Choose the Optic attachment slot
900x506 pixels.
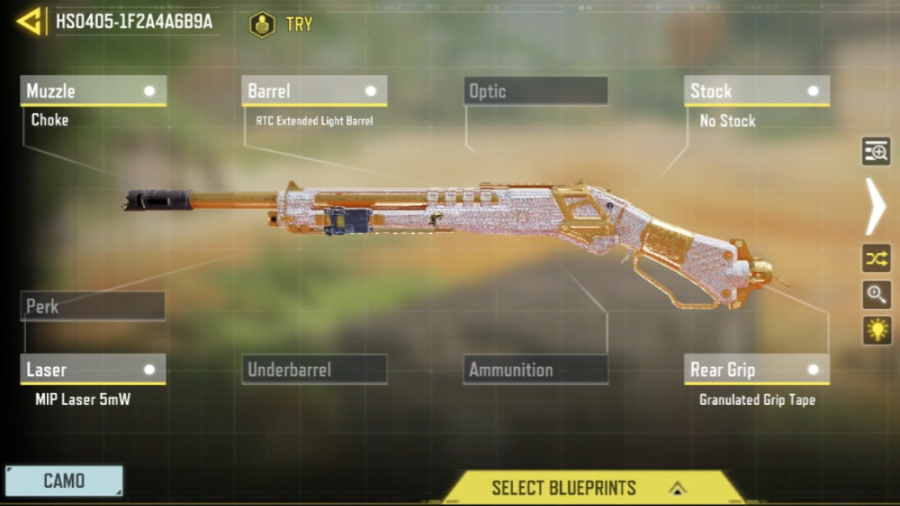pos(536,91)
